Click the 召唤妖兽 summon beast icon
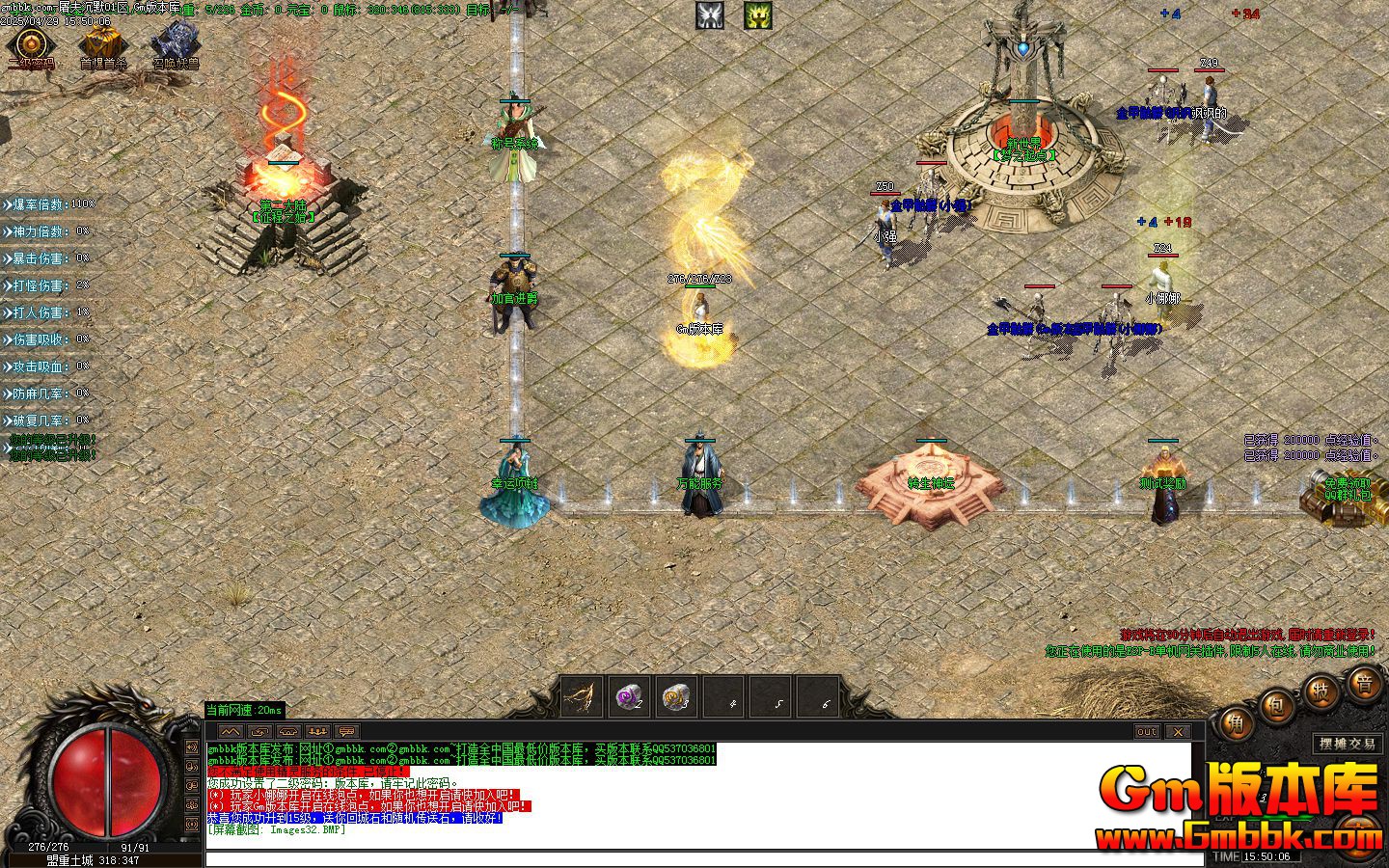 point(176,45)
